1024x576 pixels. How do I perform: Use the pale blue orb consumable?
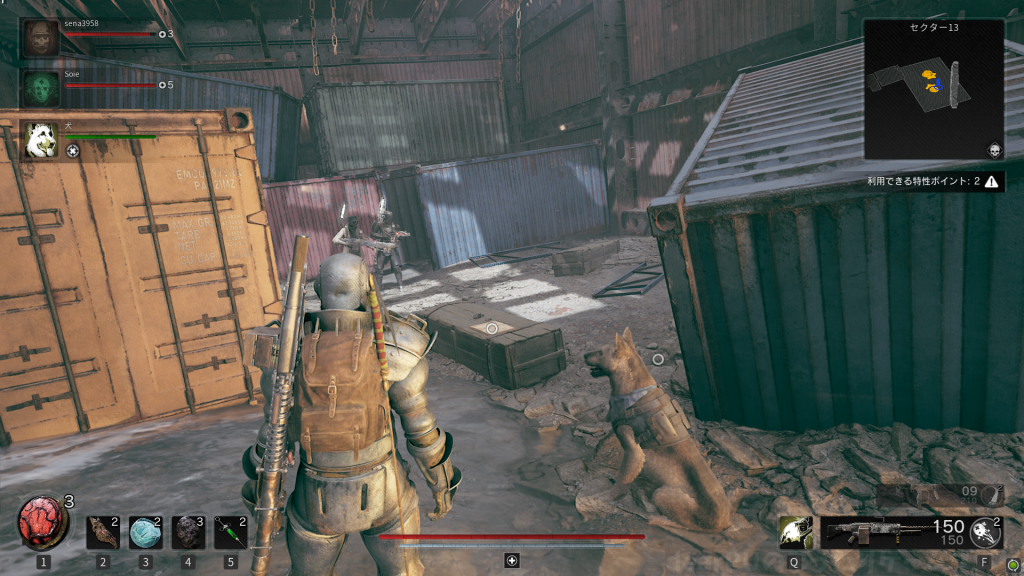(145, 533)
